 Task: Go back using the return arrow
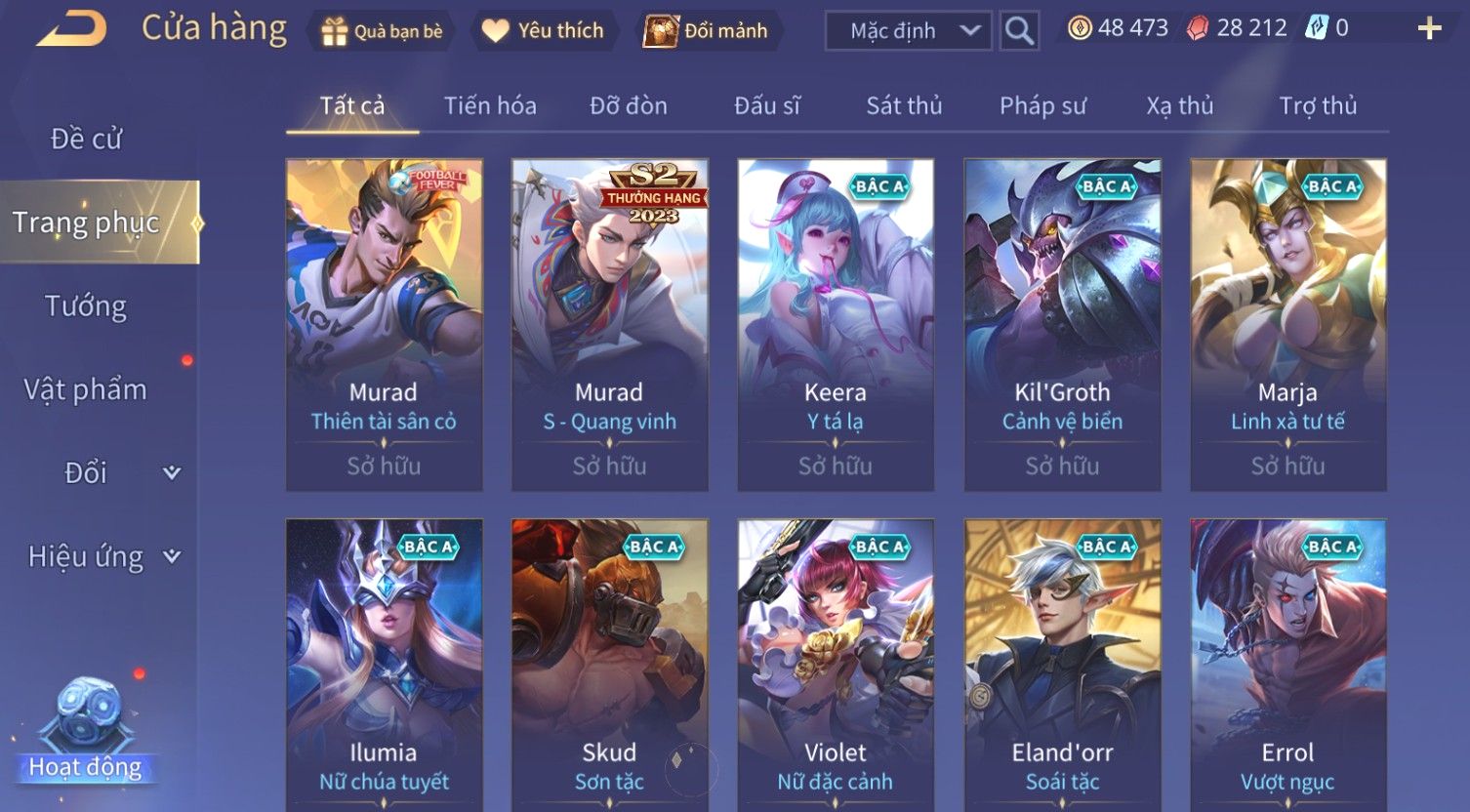[71, 29]
